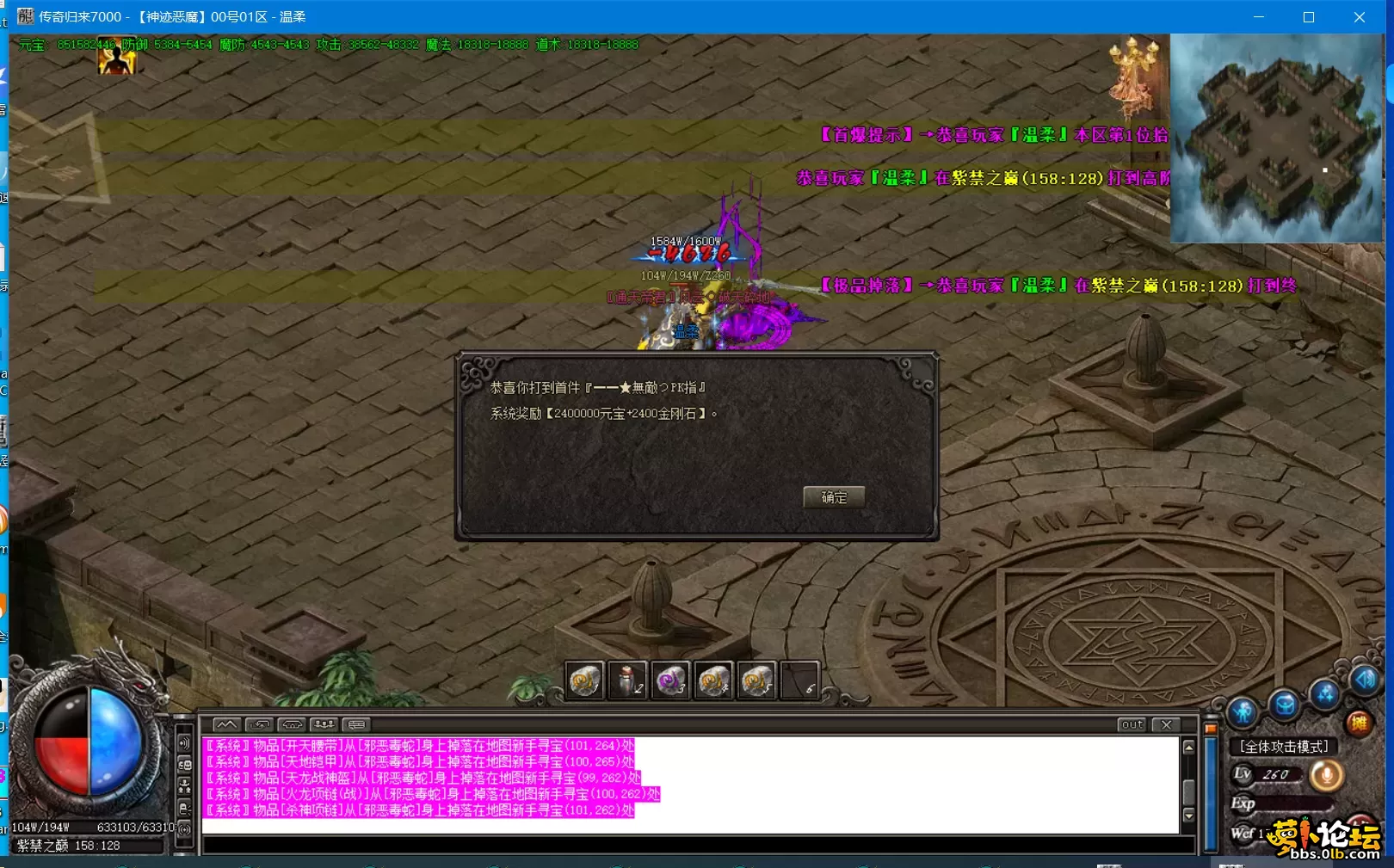Click the golden microphone voice icon
The width and height of the screenshot is (1394, 868).
(x=1328, y=775)
